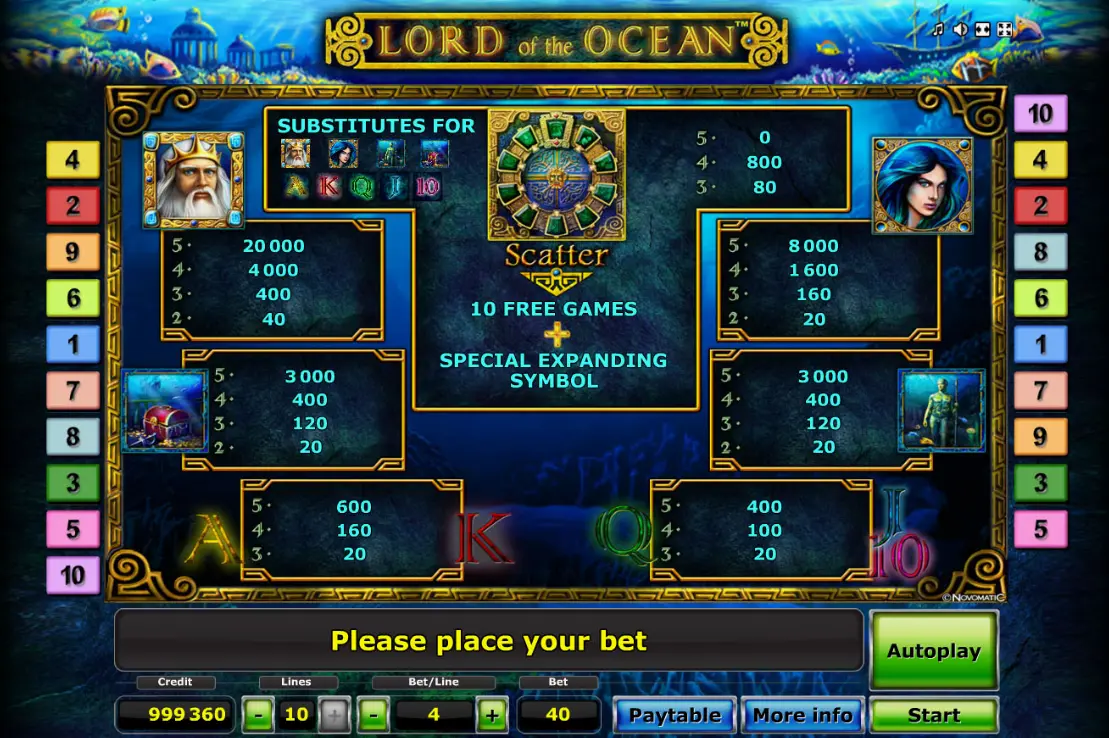Toggle the music note icon

point(938,29)
